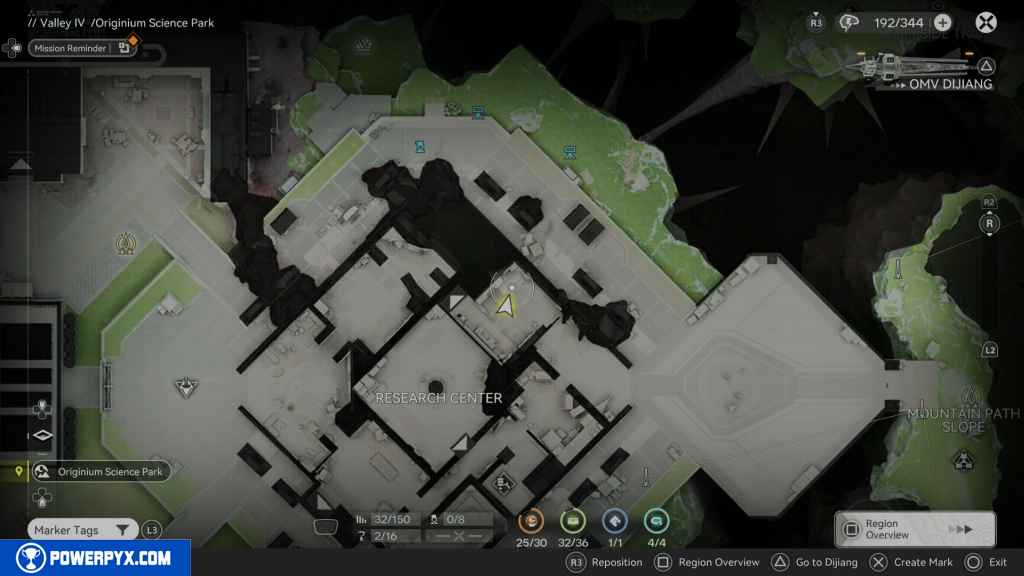Click the Mountain Path Slope map label

click(x=962, y=420)
